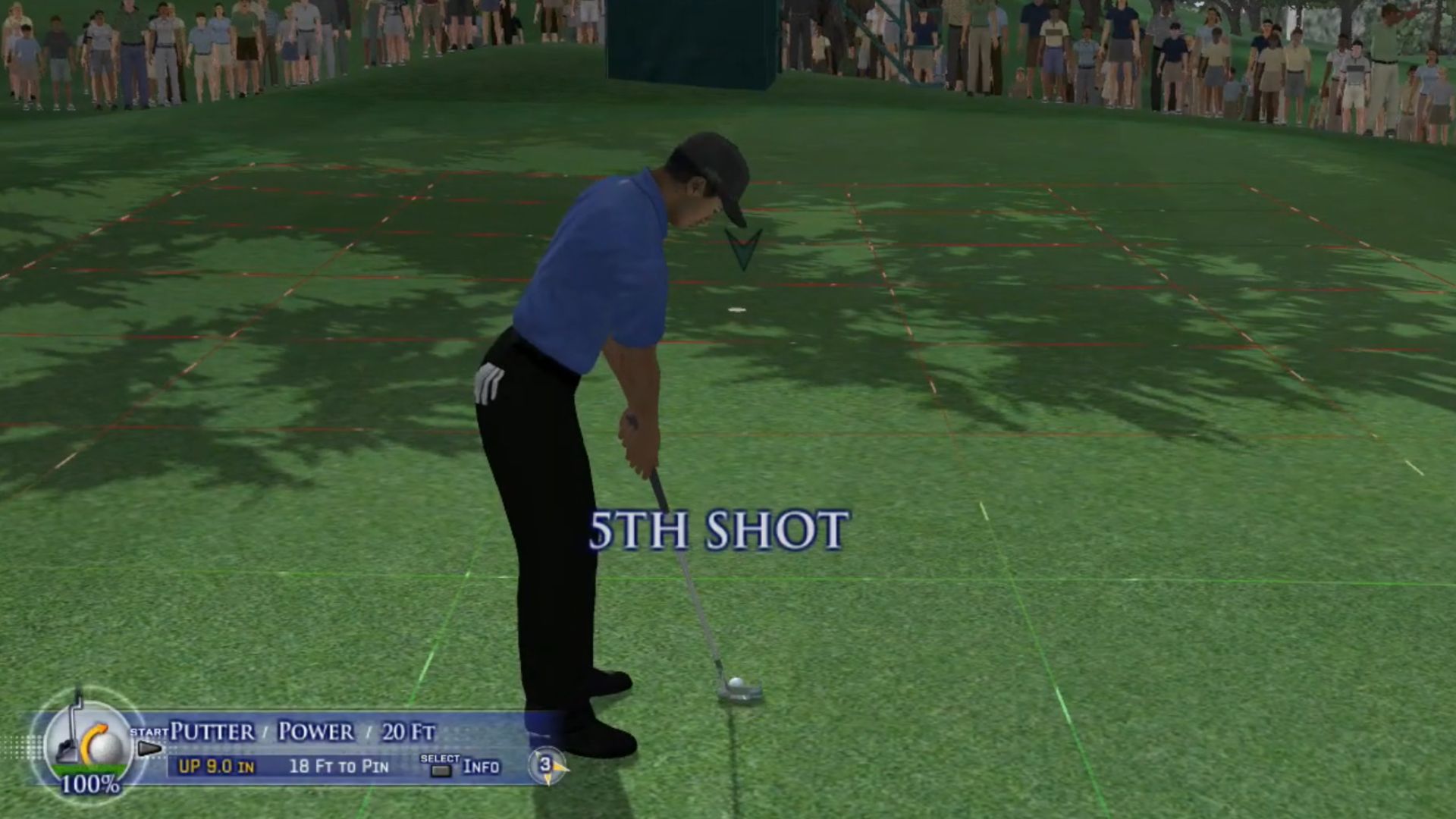Click the UP 9.0 IN elevation readout

point(218,767)
